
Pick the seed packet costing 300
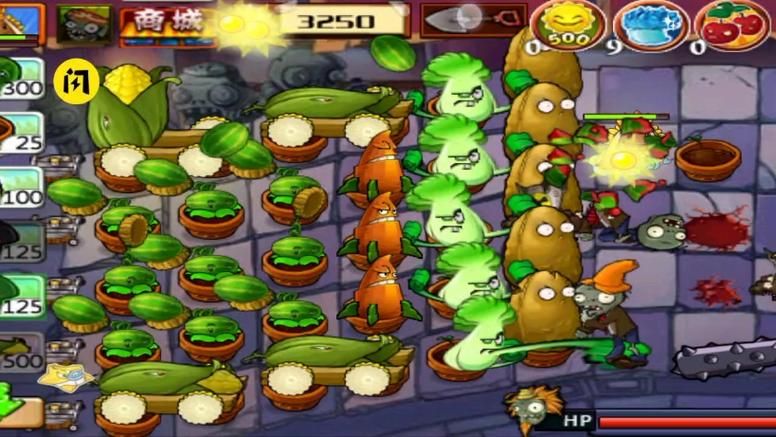pyautogui.click(x=20, y=78)
